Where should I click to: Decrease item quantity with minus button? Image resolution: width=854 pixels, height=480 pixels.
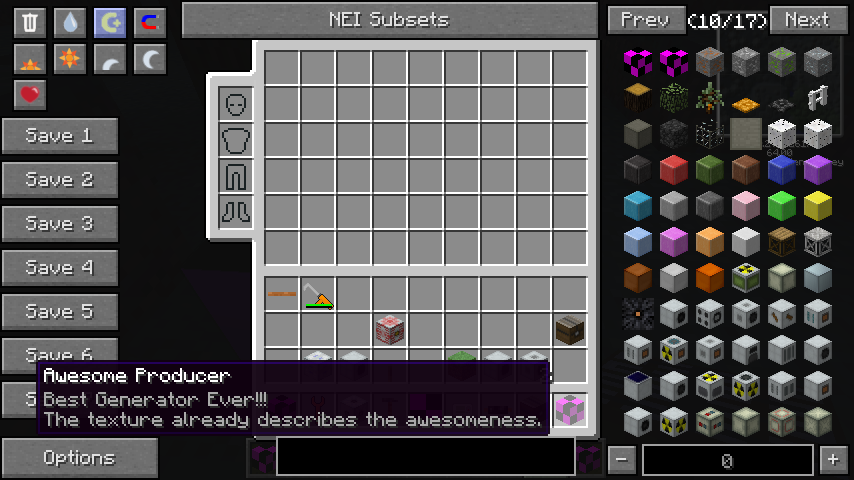(x=621, y=460)
